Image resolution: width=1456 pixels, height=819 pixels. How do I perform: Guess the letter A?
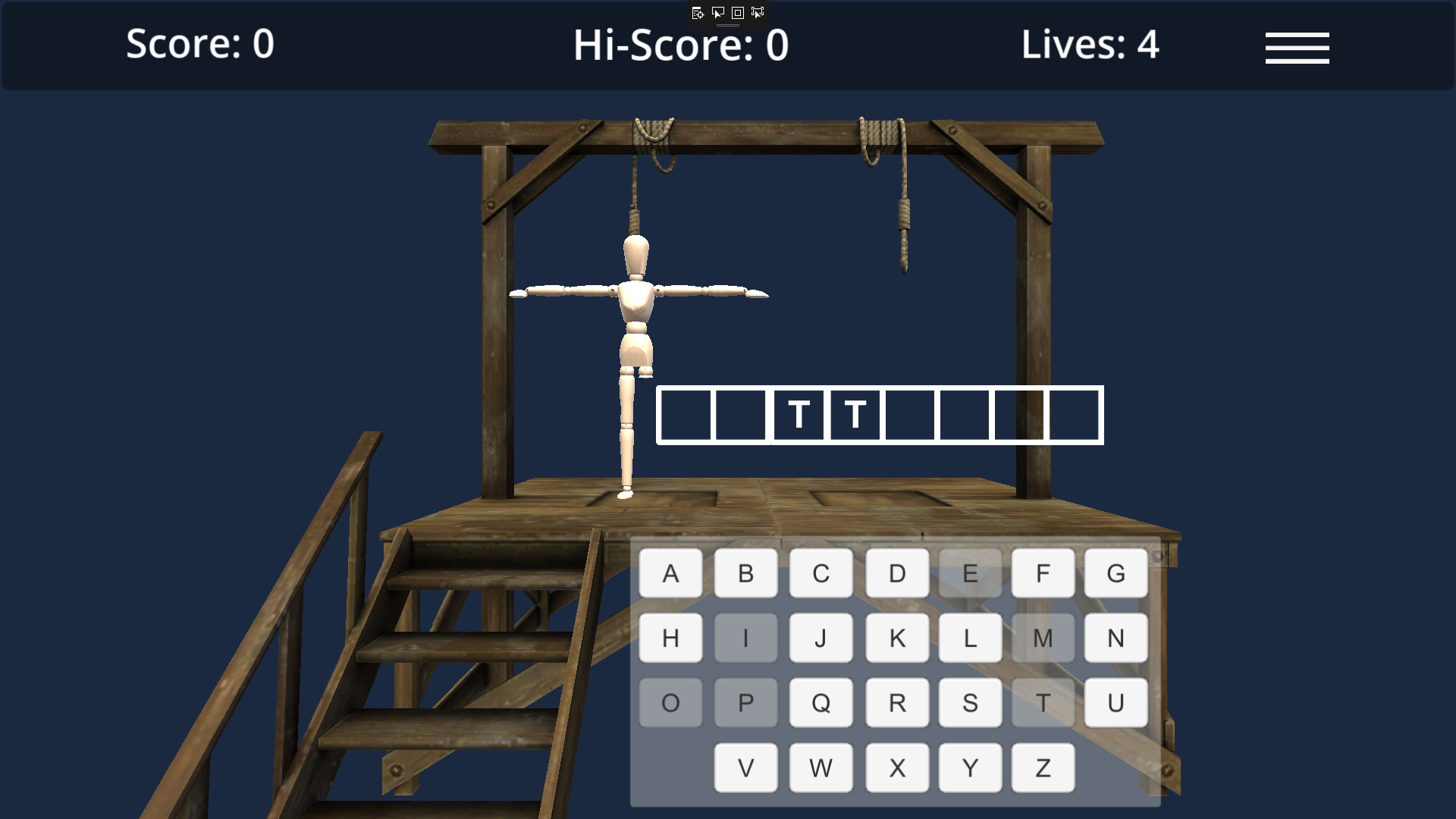click(x=670, y=573)
